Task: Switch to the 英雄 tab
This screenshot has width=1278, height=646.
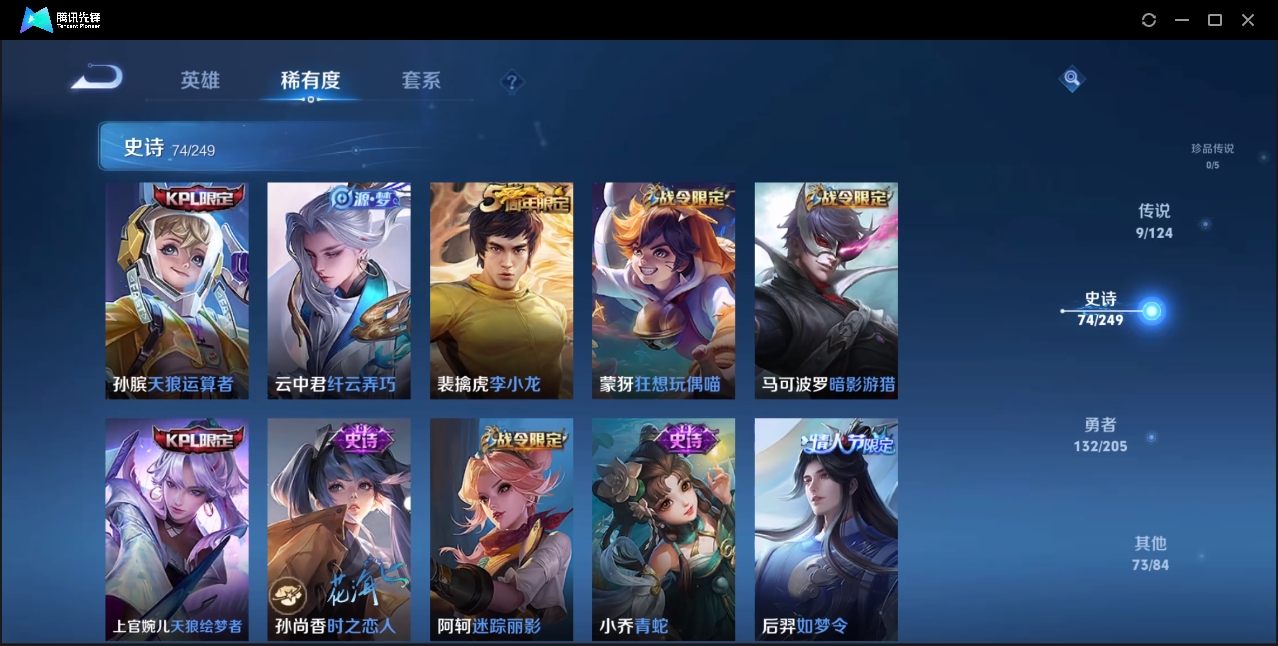Action: pos(200,81)
